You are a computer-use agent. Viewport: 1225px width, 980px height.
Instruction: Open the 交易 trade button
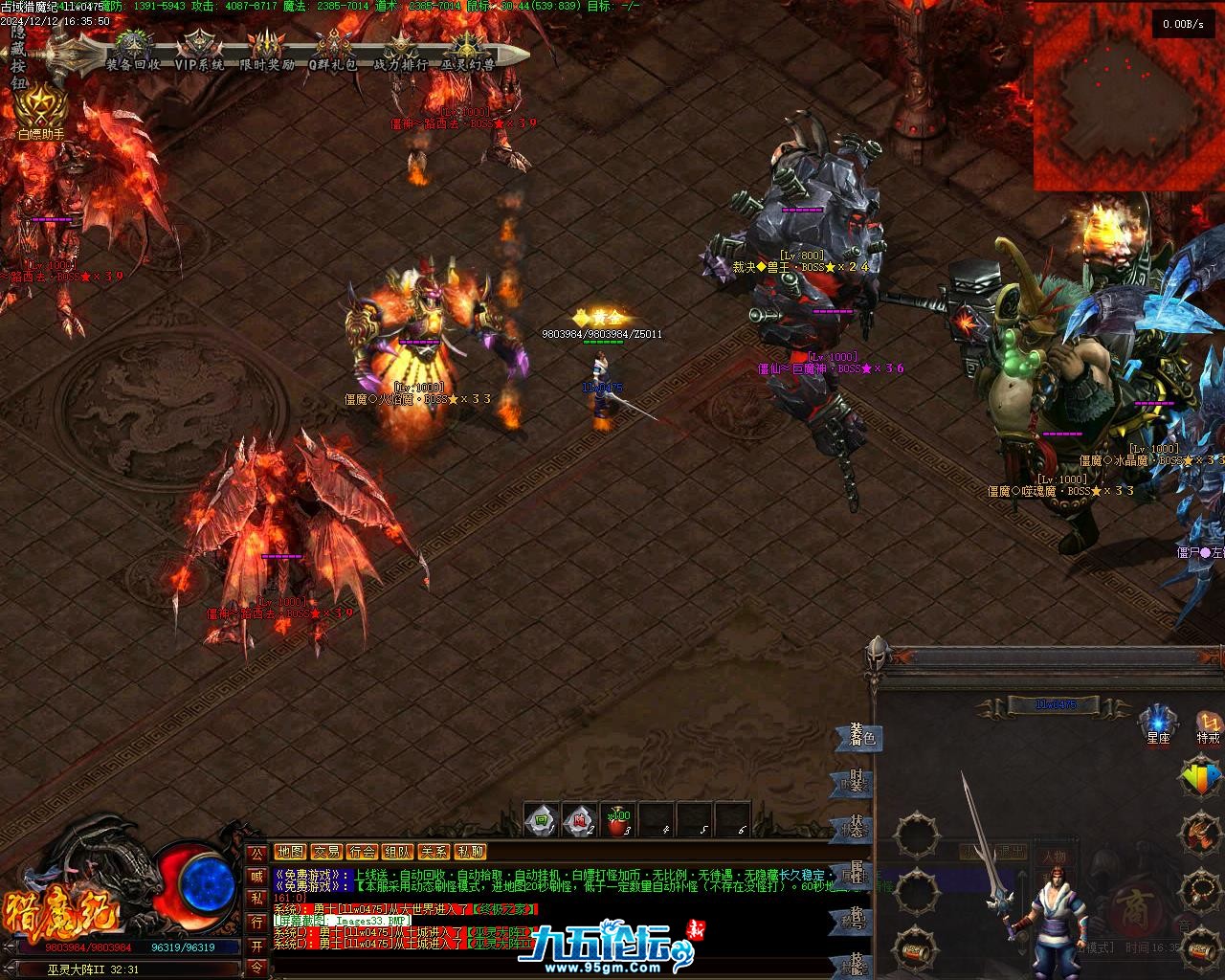(326, 852)
